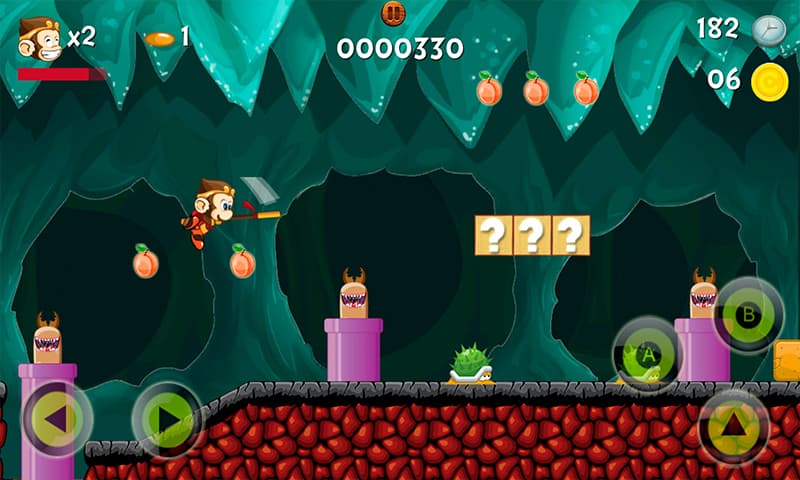Image resolution: width=800 pixels, height=480 pixels.
Task: Tap the right arrow movement button
Action: coord(167,419)
